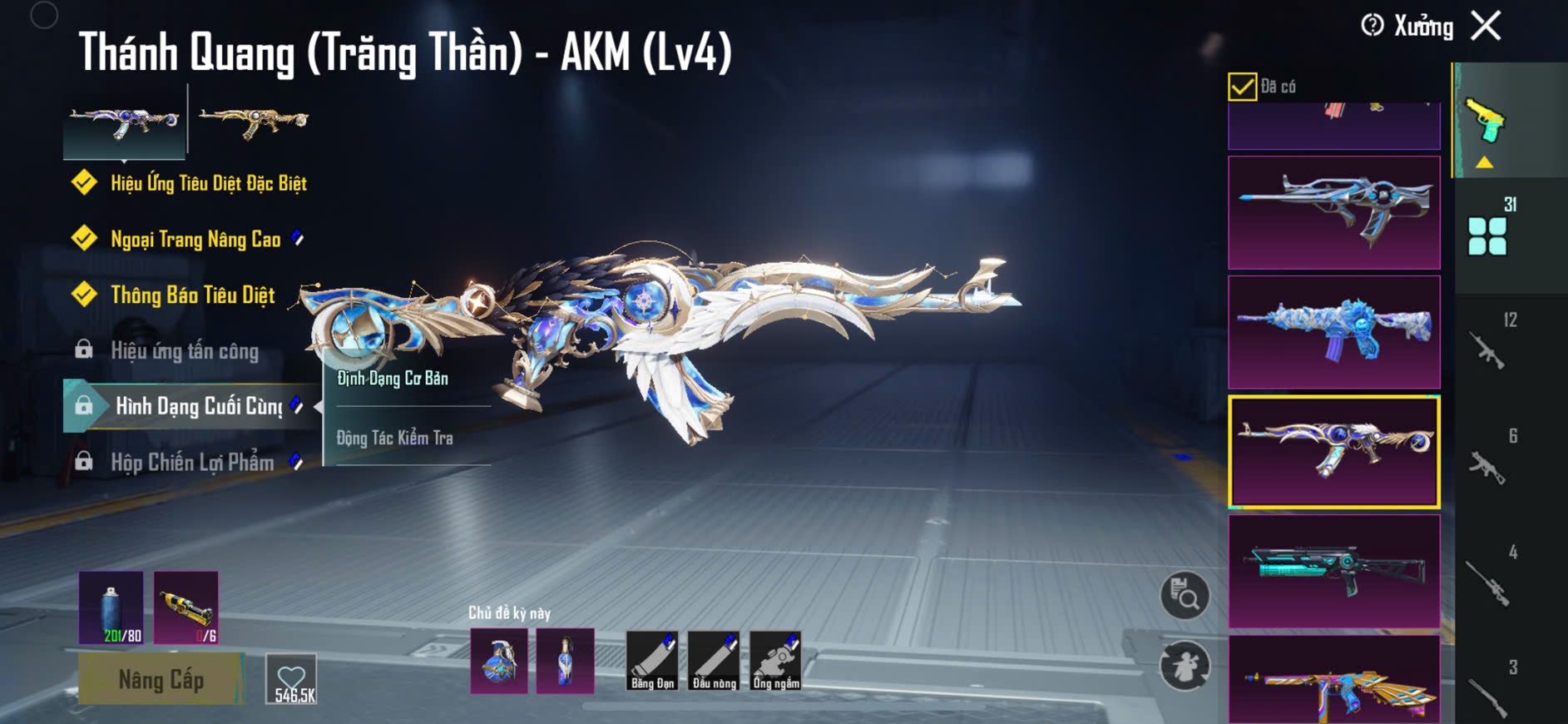Select the Băng Đạn attachment slot
This screenshot has width=1568, height=724.
click(x=652, y=661)
